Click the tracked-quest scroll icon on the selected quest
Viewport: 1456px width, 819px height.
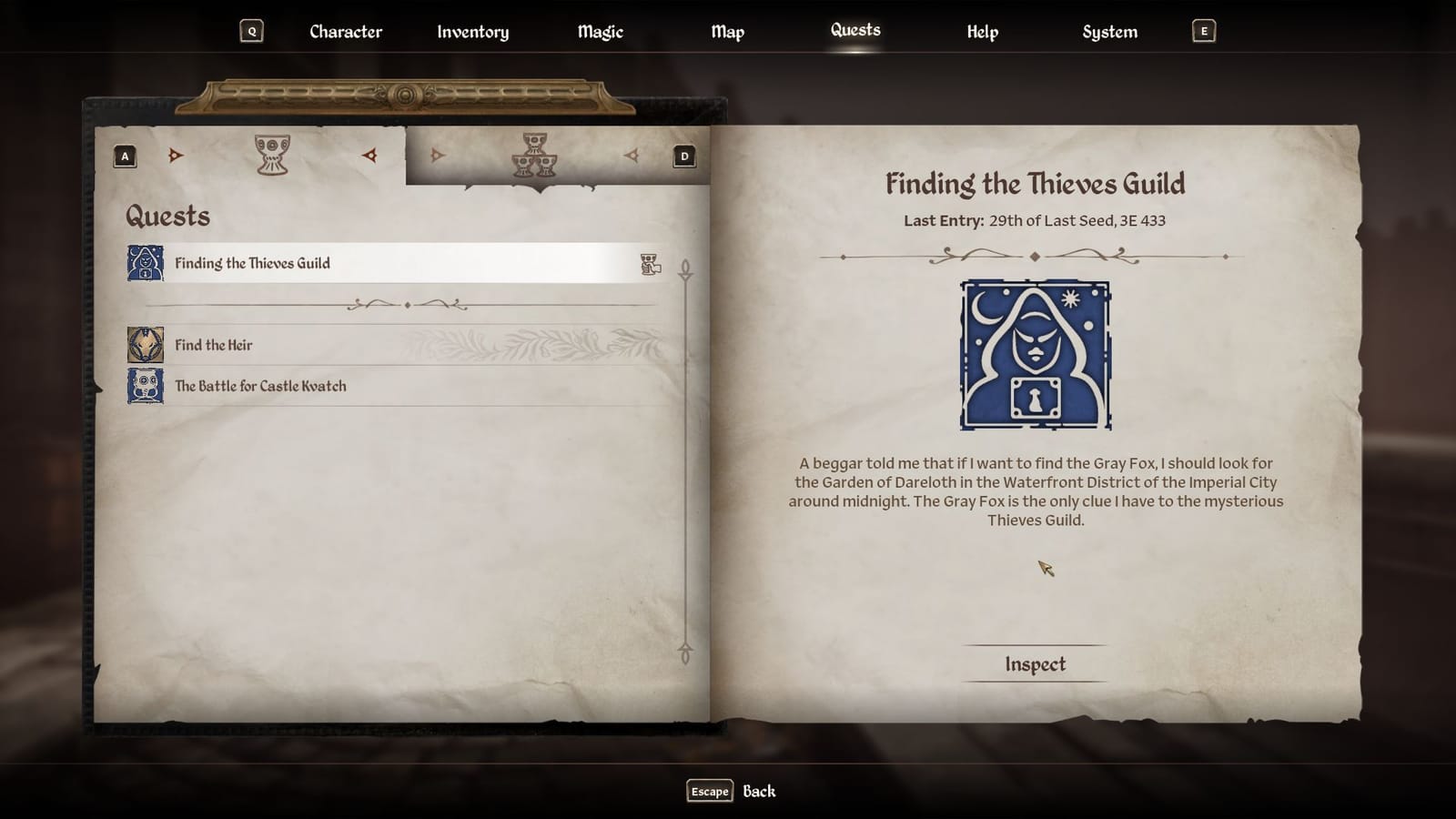click(x=650, y=263)
